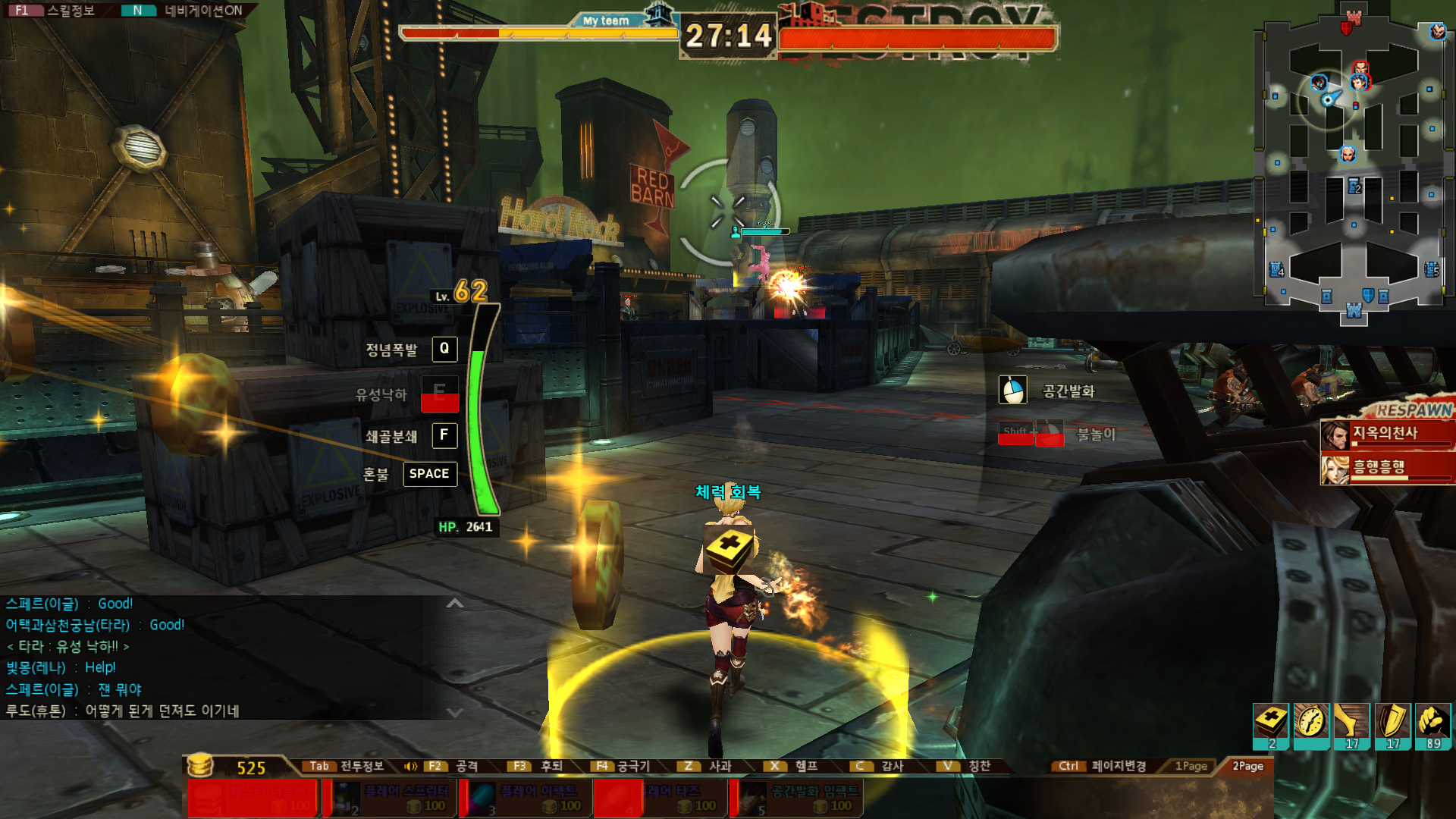Select respawning player 흥행흥행
Image resolution: width=1456 pixels, height=819 pixels.
[x=1386, y=468]
